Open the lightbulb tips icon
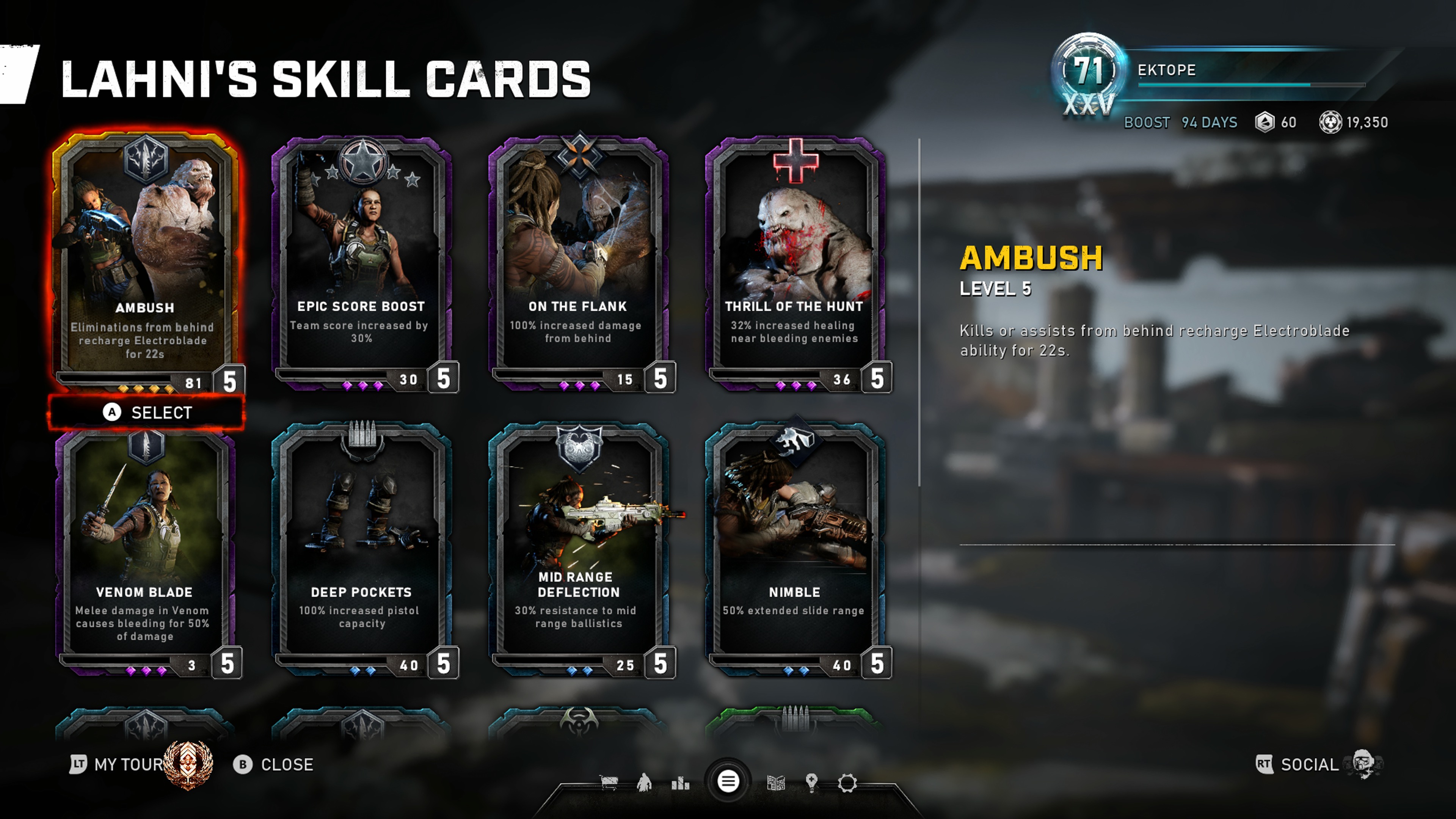The width and height of the screenshot is (1456, 819). [812, 783]
